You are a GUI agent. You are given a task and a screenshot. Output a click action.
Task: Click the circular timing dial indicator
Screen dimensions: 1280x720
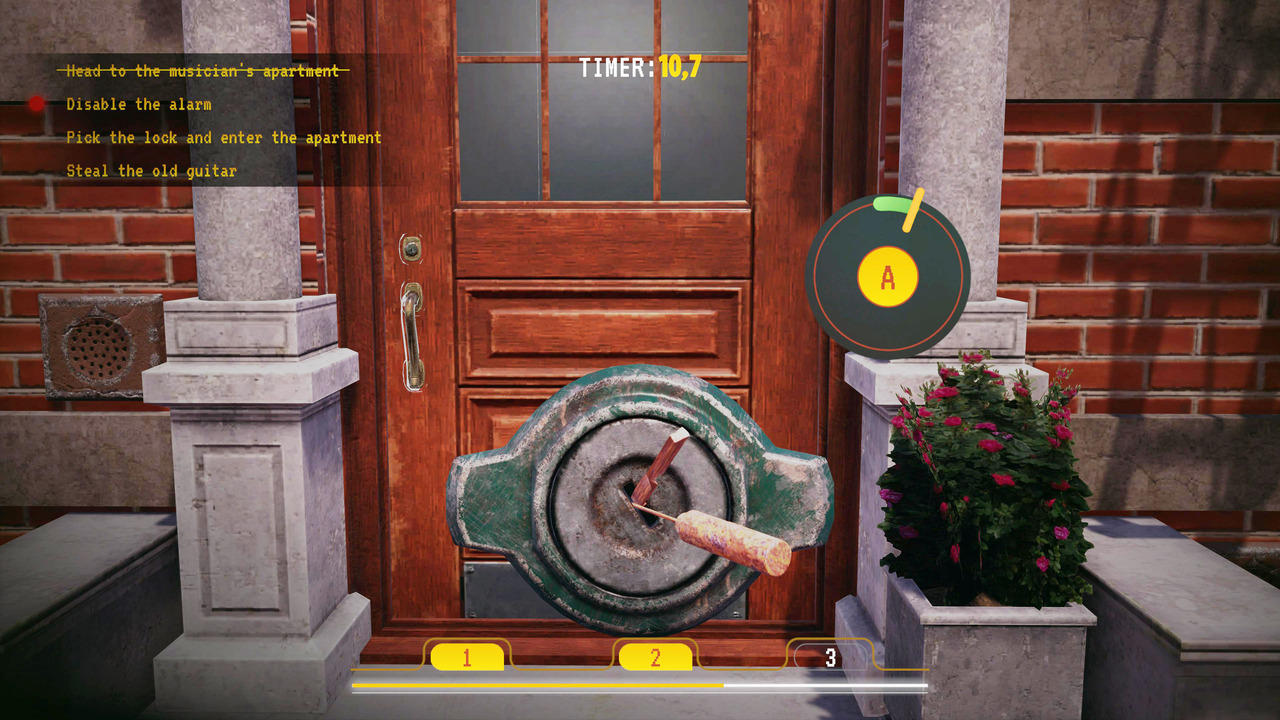click(x=889, y=275)
